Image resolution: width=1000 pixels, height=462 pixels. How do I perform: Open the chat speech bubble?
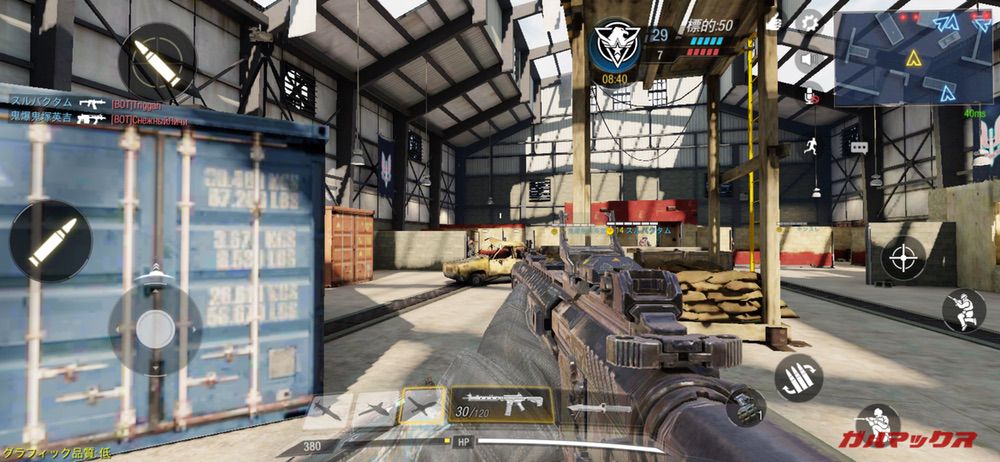859,147
